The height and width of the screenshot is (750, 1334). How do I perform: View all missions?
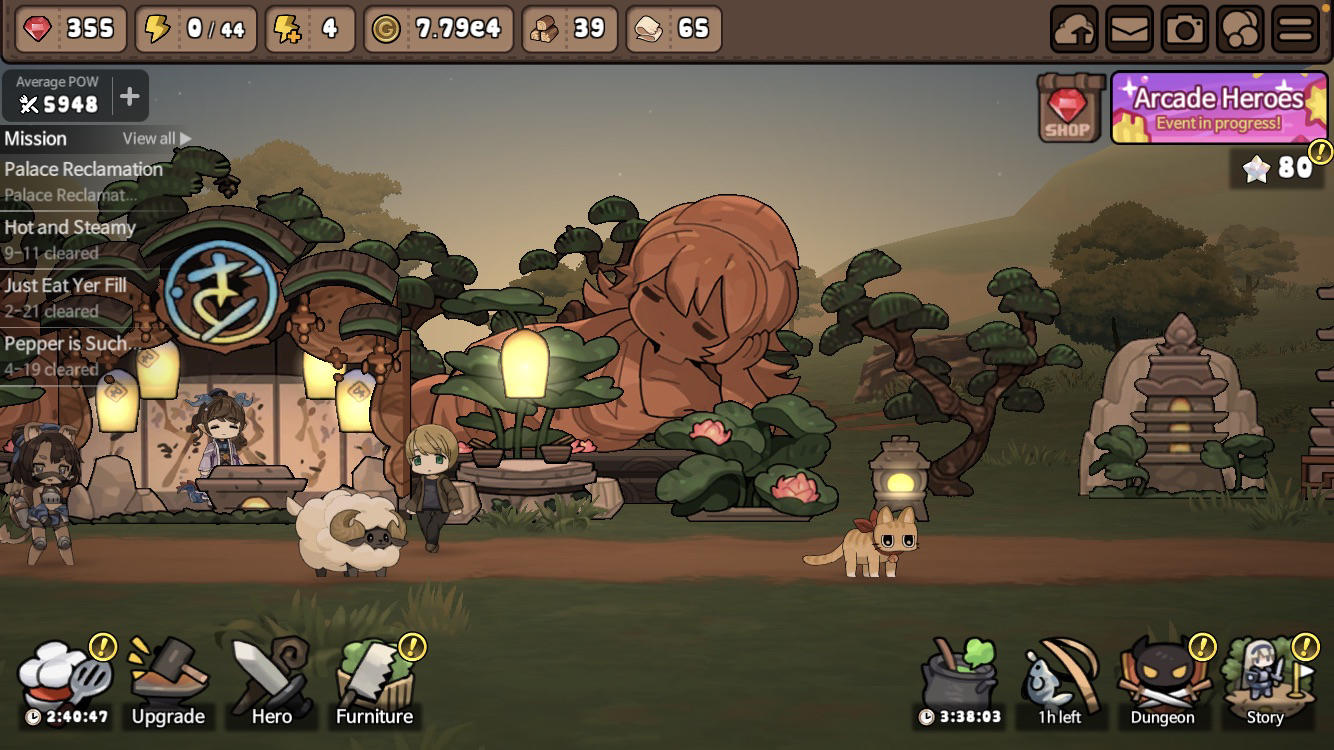pos(156,139)
